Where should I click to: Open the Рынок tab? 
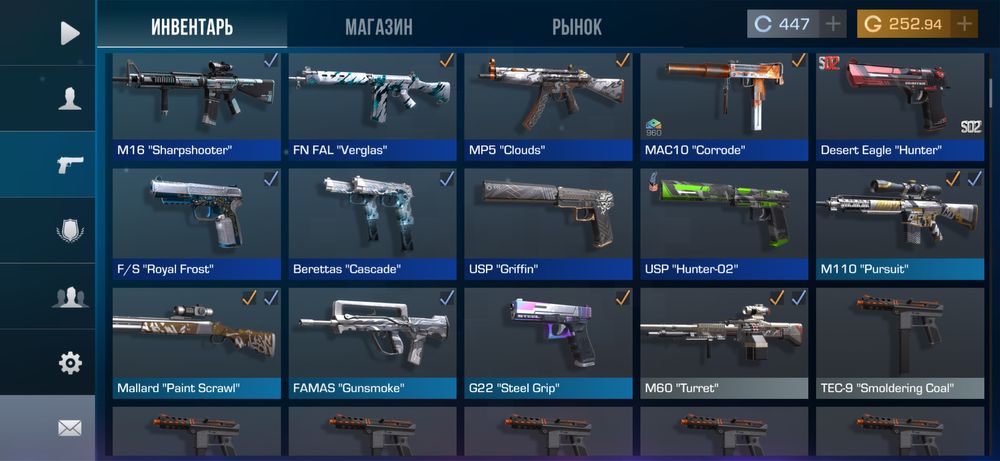tap(577, 26)
